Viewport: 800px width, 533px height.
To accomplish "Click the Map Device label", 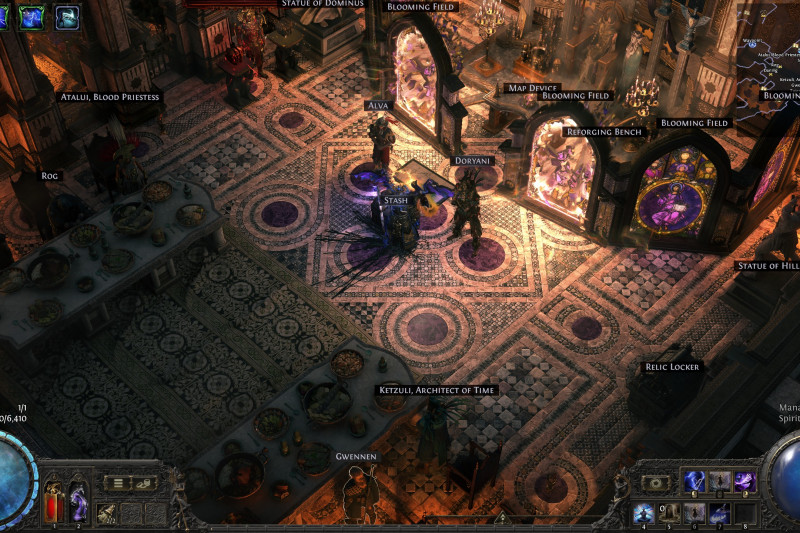I will tap(532, 88).
